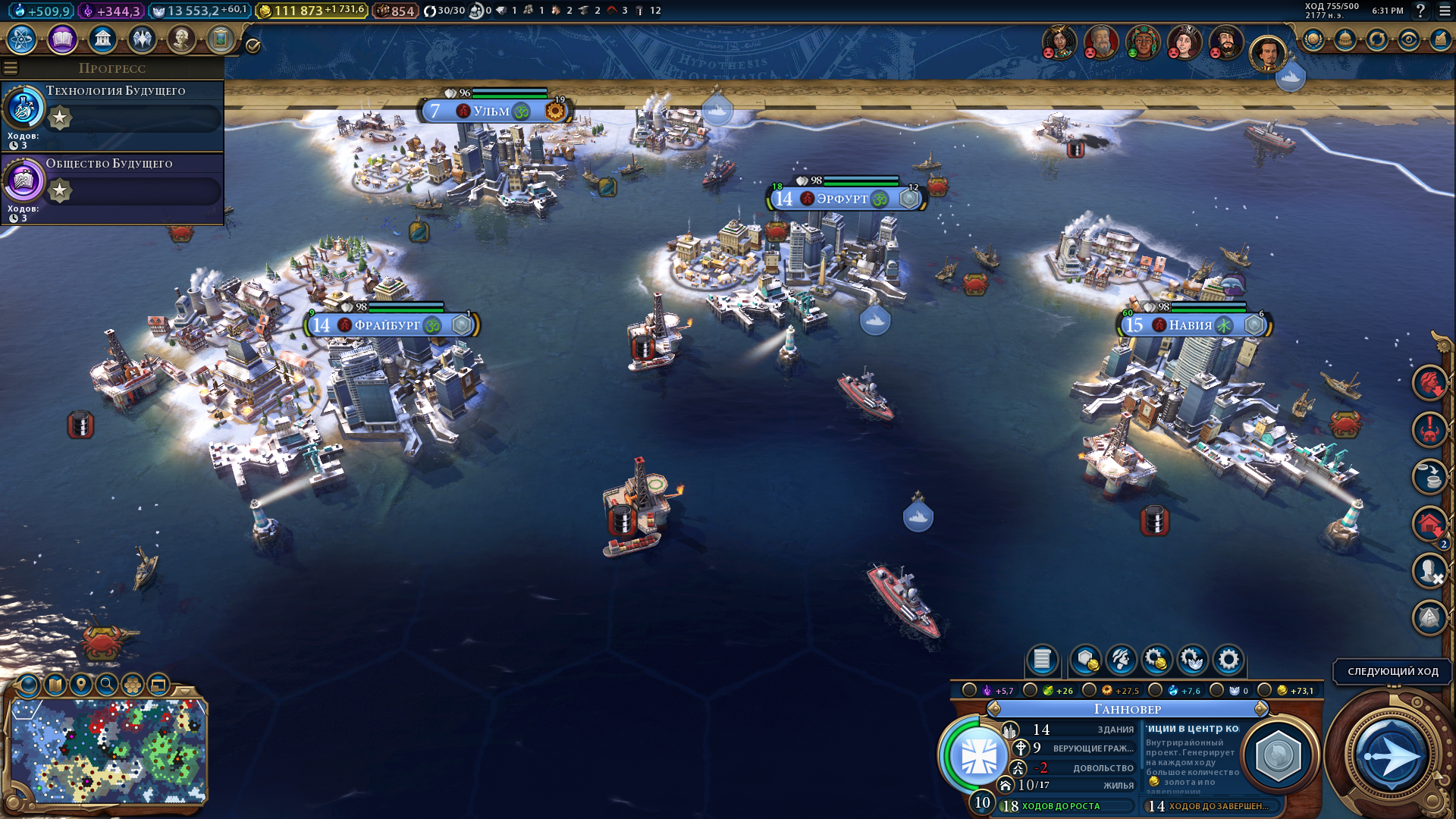Open the technology tree atom icon
Screen dimensions: 1456x819
[22, 39]
